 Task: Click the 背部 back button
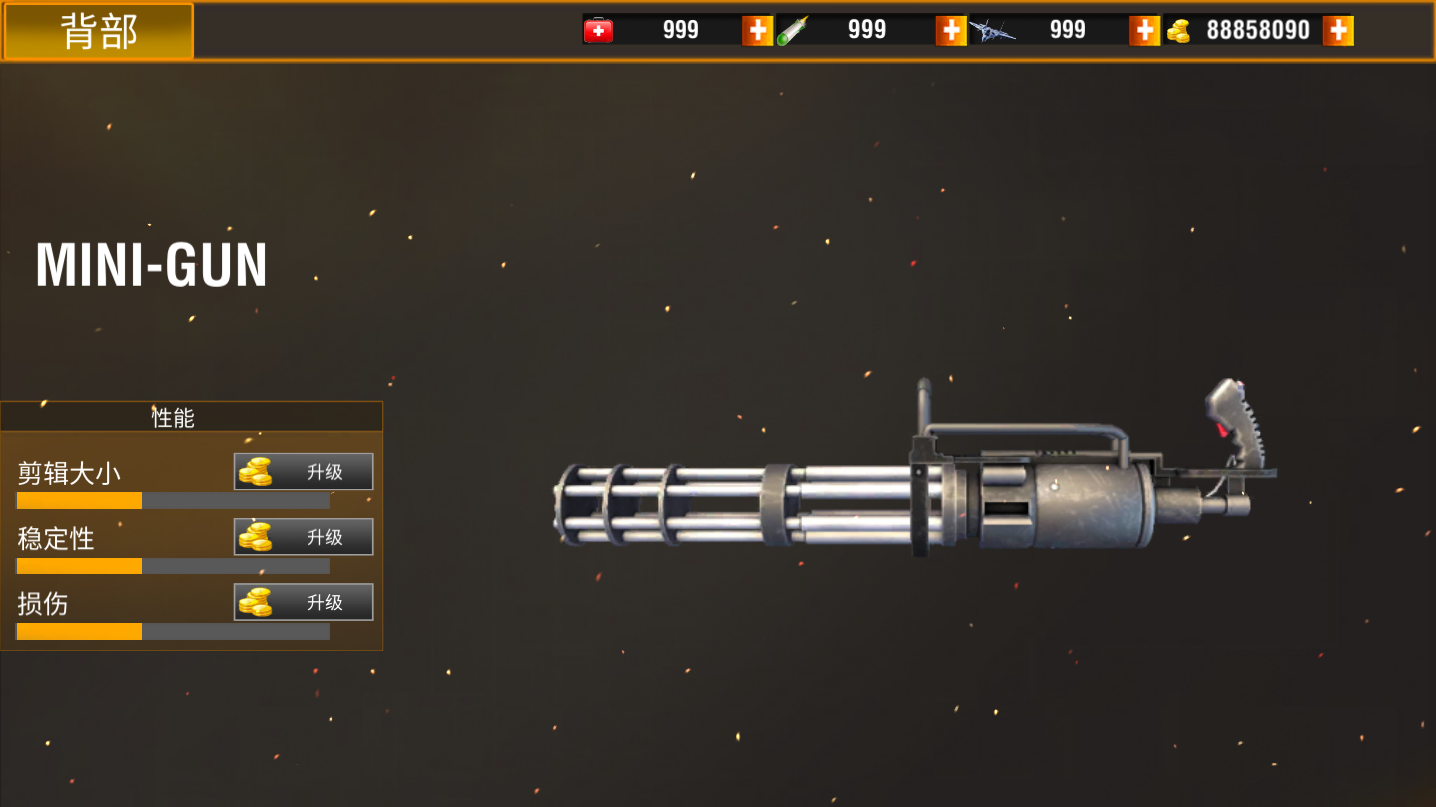98,31
